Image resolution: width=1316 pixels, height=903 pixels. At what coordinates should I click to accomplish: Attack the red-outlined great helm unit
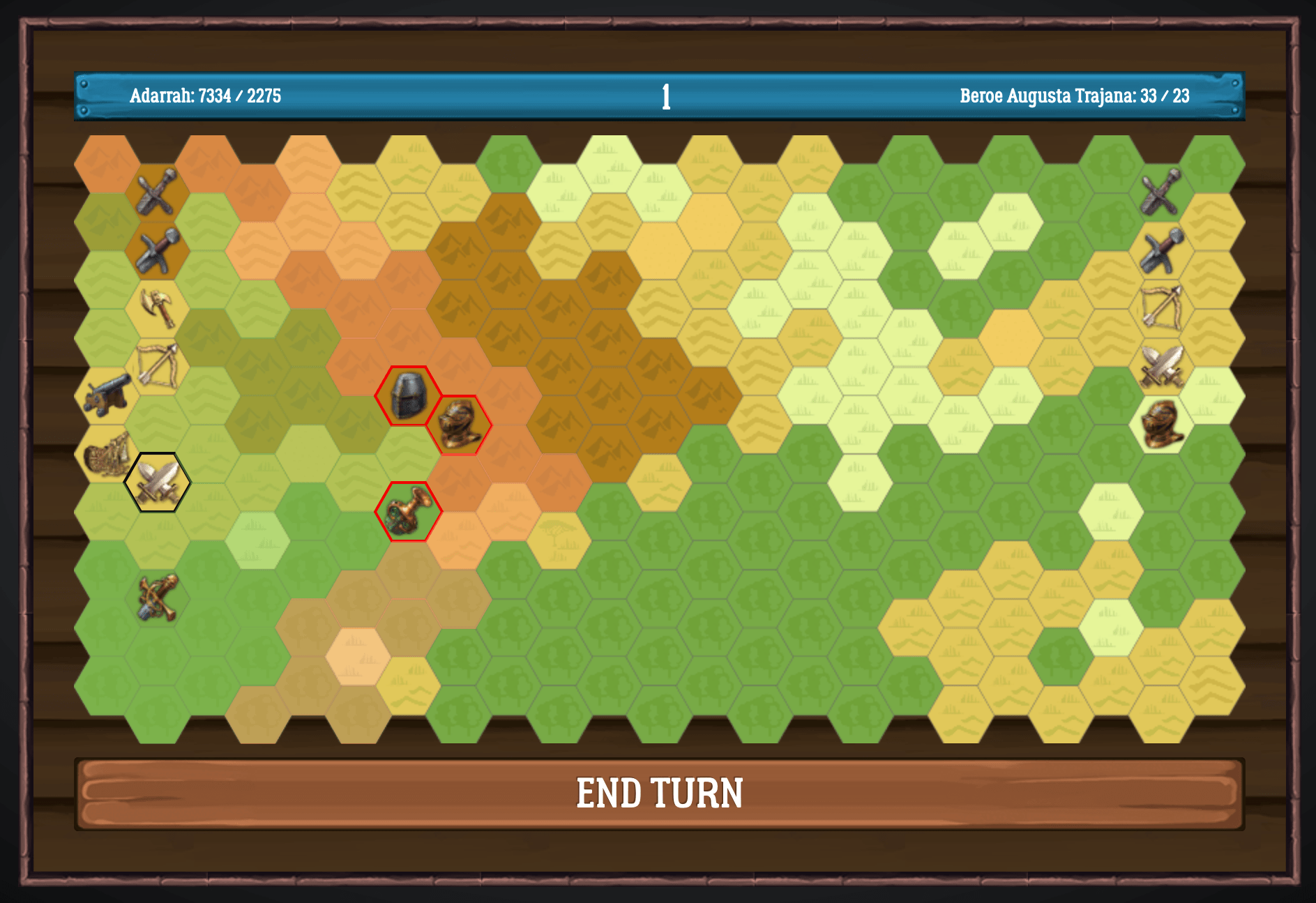pos(408,395)
